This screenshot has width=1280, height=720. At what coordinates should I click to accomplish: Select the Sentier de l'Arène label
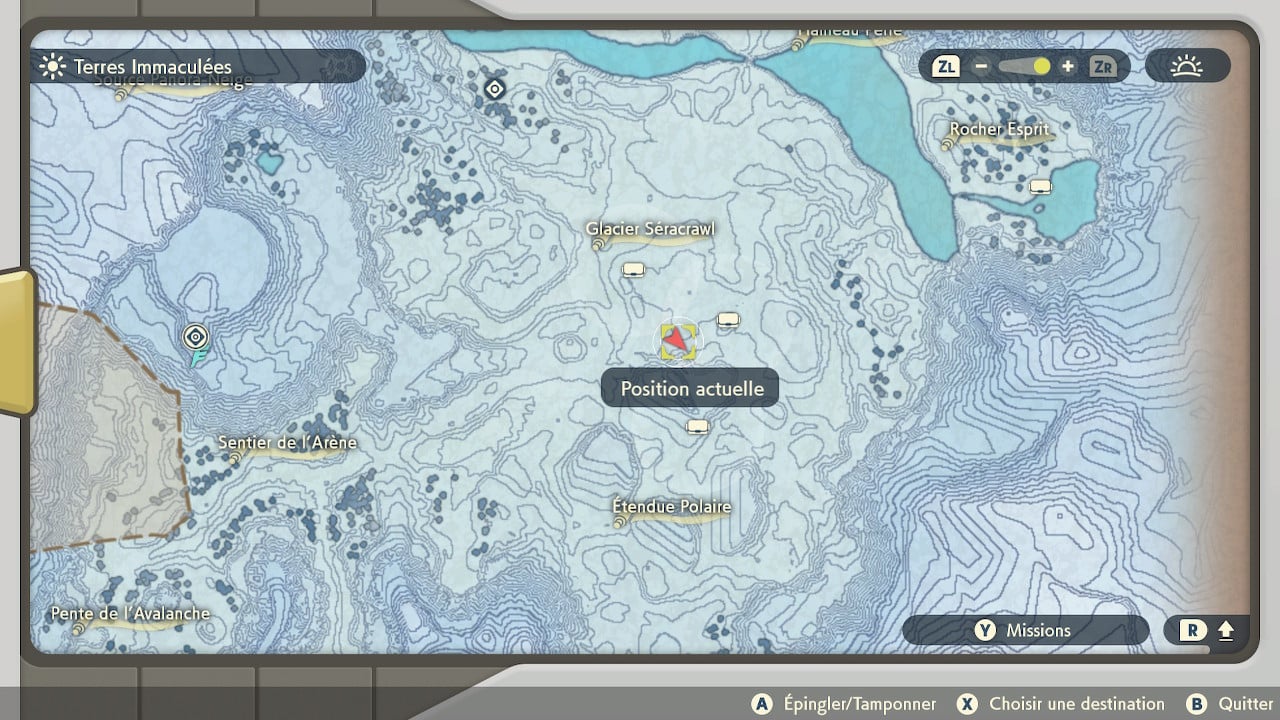[x=287, y=443]
